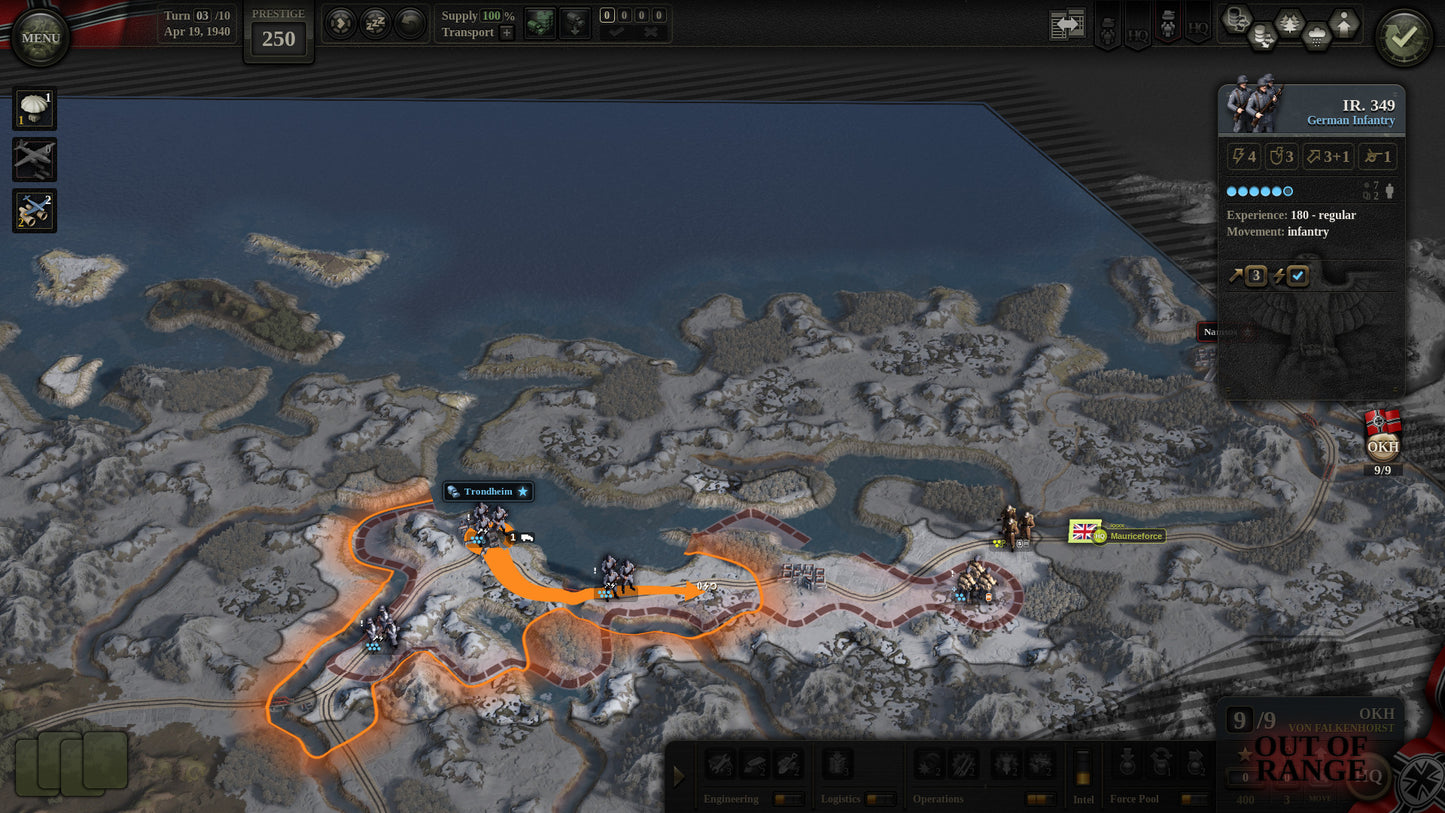Select the Zzz sleep unit icon
The height and width of the screenshot is (813, 1445).
[375, 23]
